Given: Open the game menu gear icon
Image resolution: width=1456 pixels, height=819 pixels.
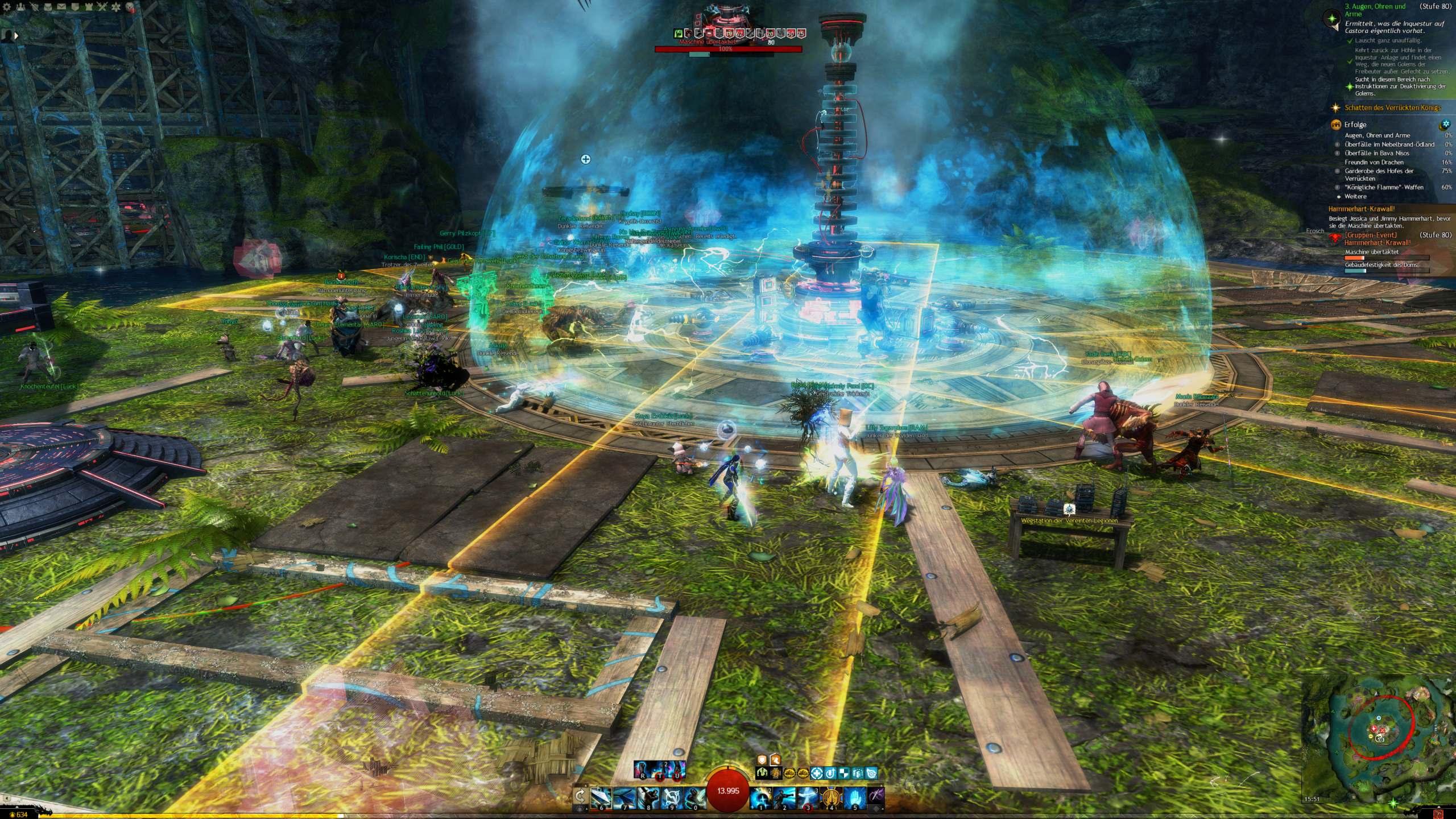Looking at the screenshot, I should pos(7,7).
